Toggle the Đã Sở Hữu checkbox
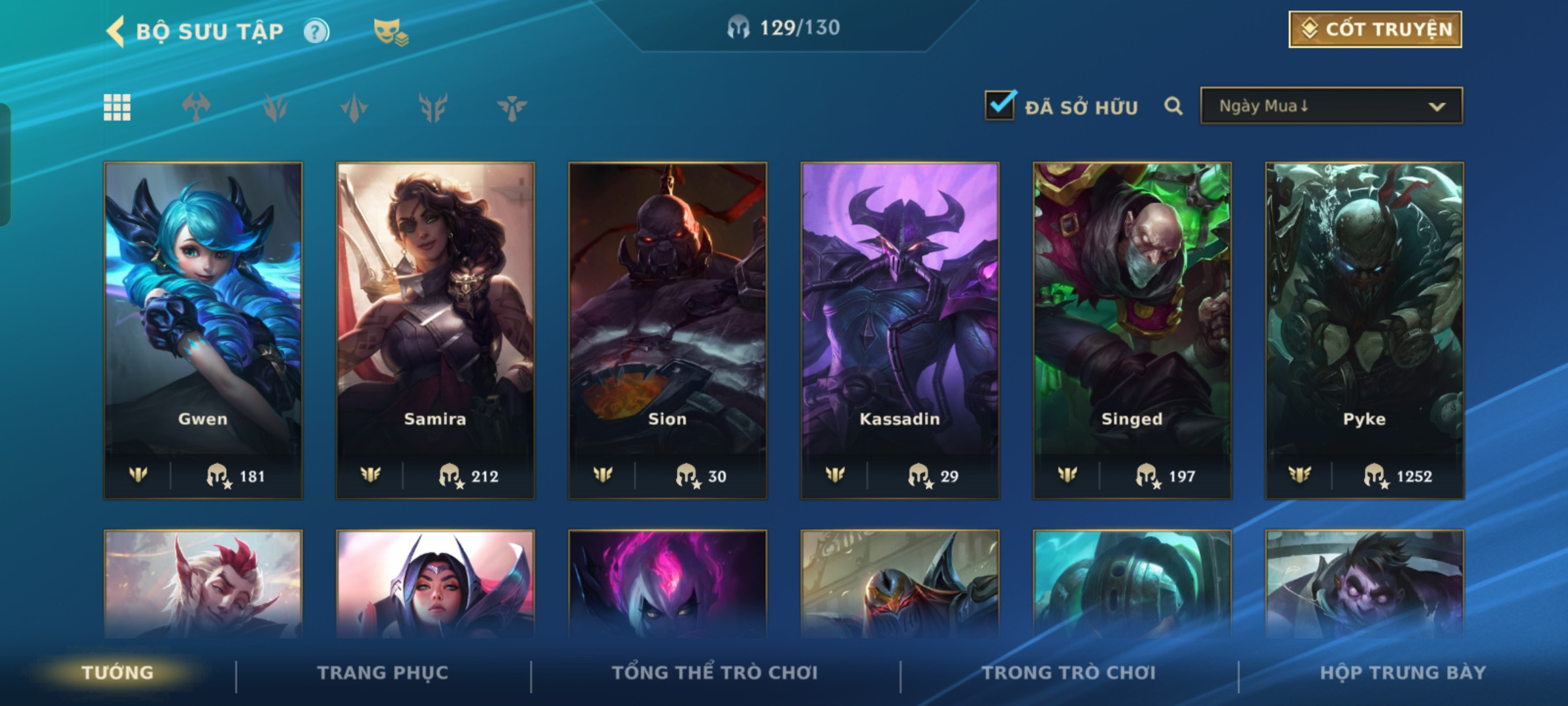Image resolution: width=1568 pixels, height=706 pixels. coord(1000,105)
